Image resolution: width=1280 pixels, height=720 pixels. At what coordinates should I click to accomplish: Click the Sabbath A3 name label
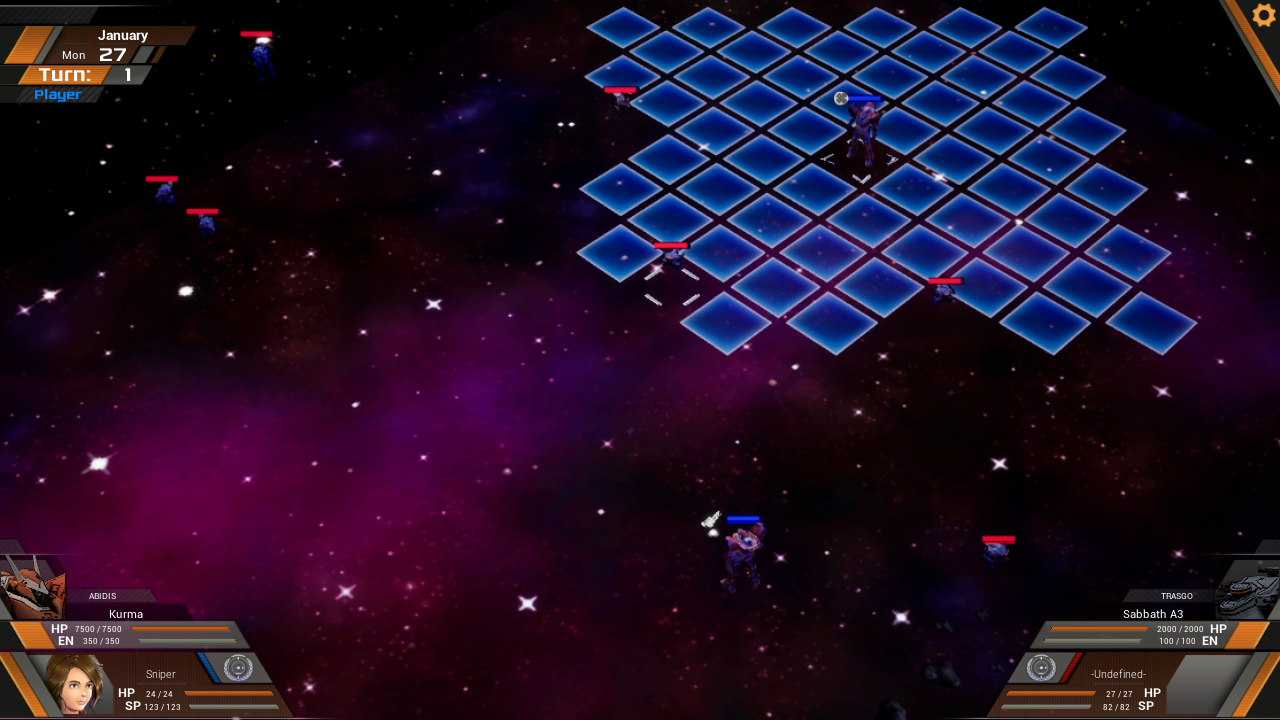click(x=1152, y=613)
